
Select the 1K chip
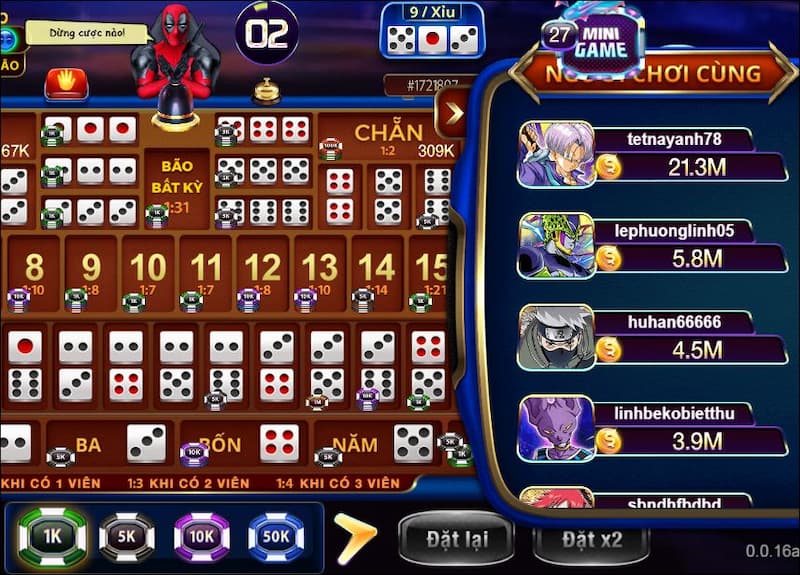point(53,535)
